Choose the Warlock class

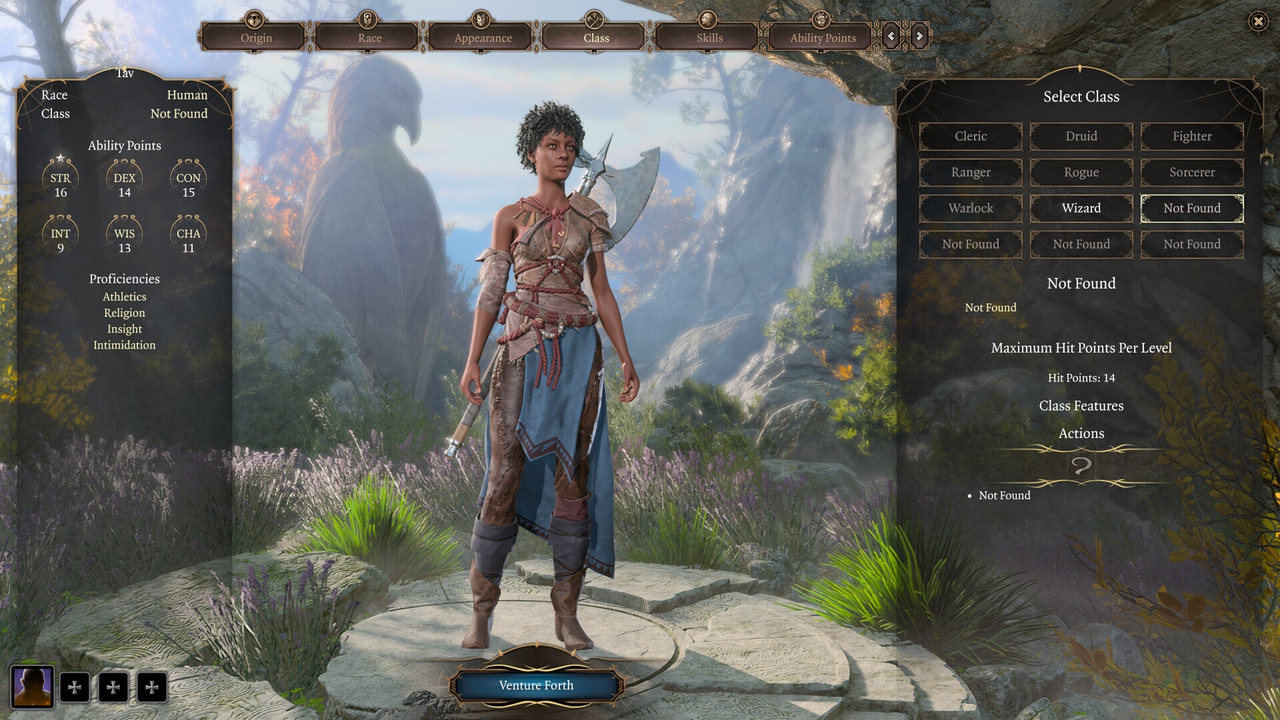tap(970, 208)
